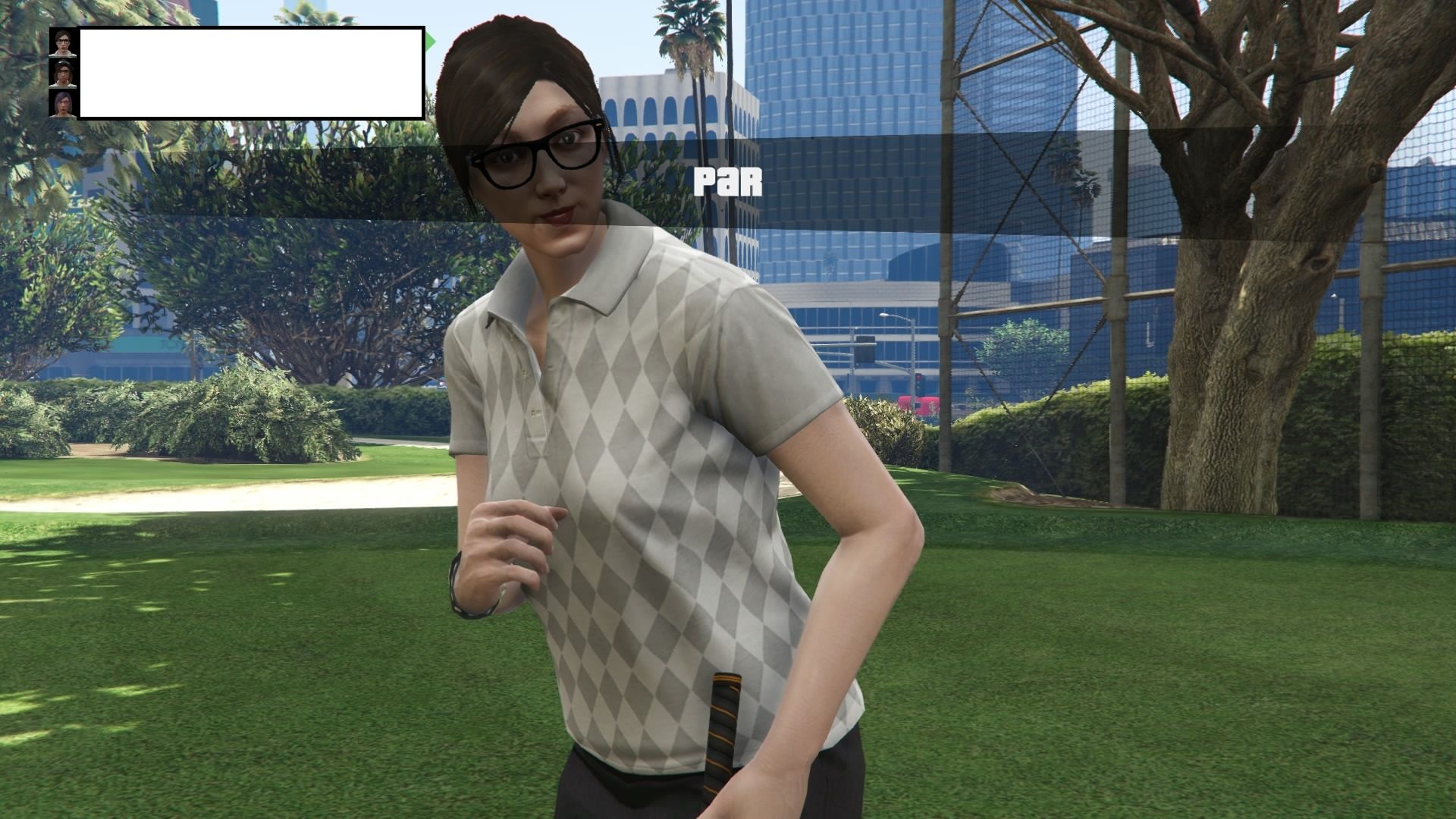Viewport: 1456px width, 819px height.
Task: Toggle the first player's ready status via their portrait
Action: tap(62, 43)
